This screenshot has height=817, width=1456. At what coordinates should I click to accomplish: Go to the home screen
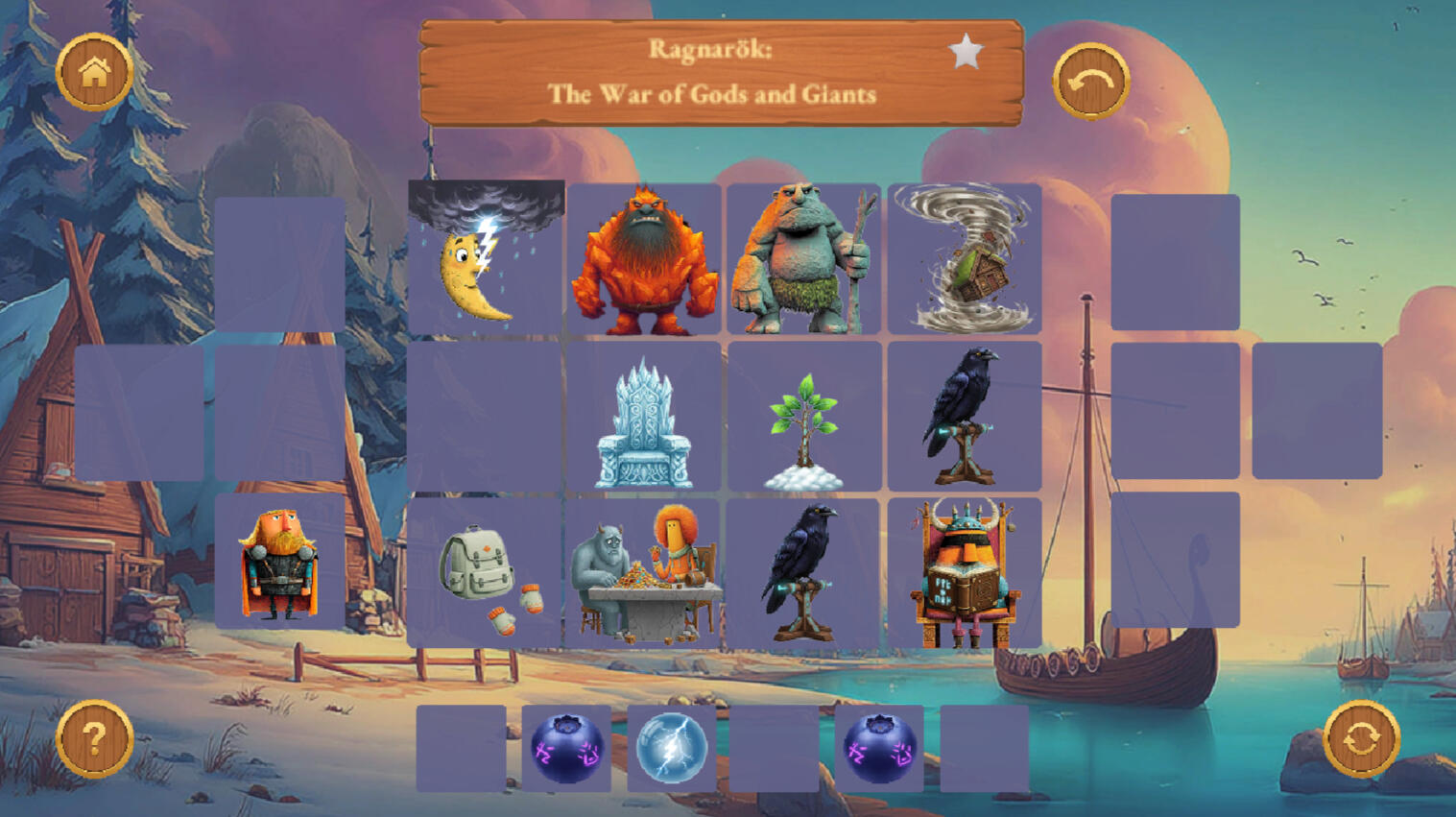coord(94,72)
